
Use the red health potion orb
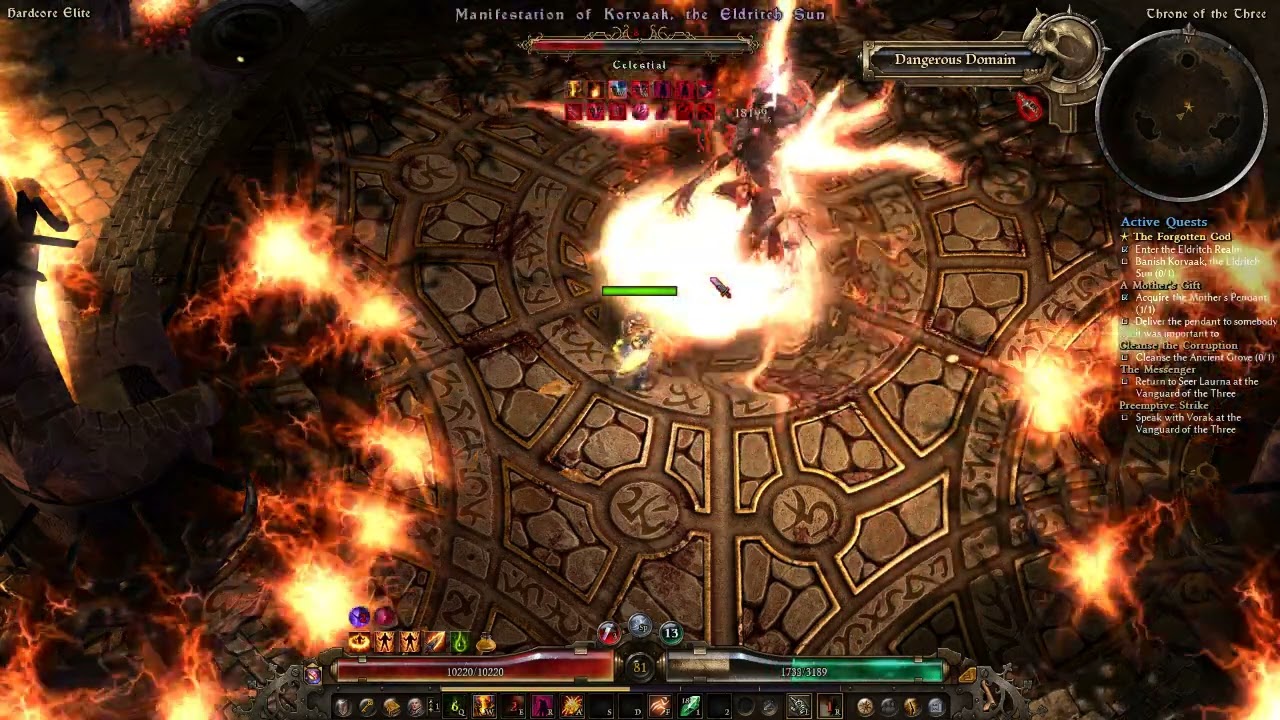click(609, 632)
